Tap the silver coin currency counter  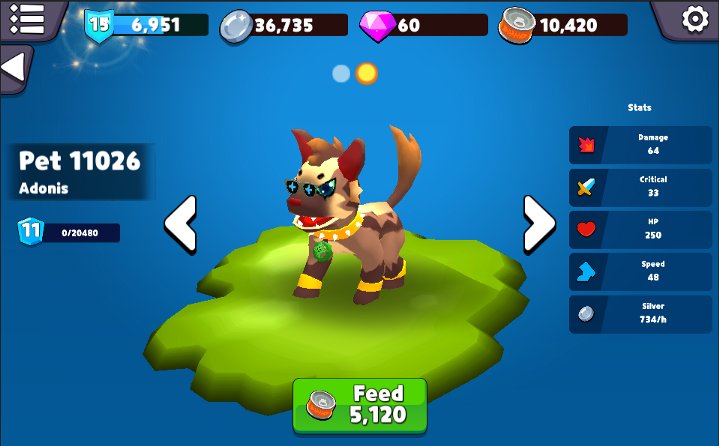point(284,25)
